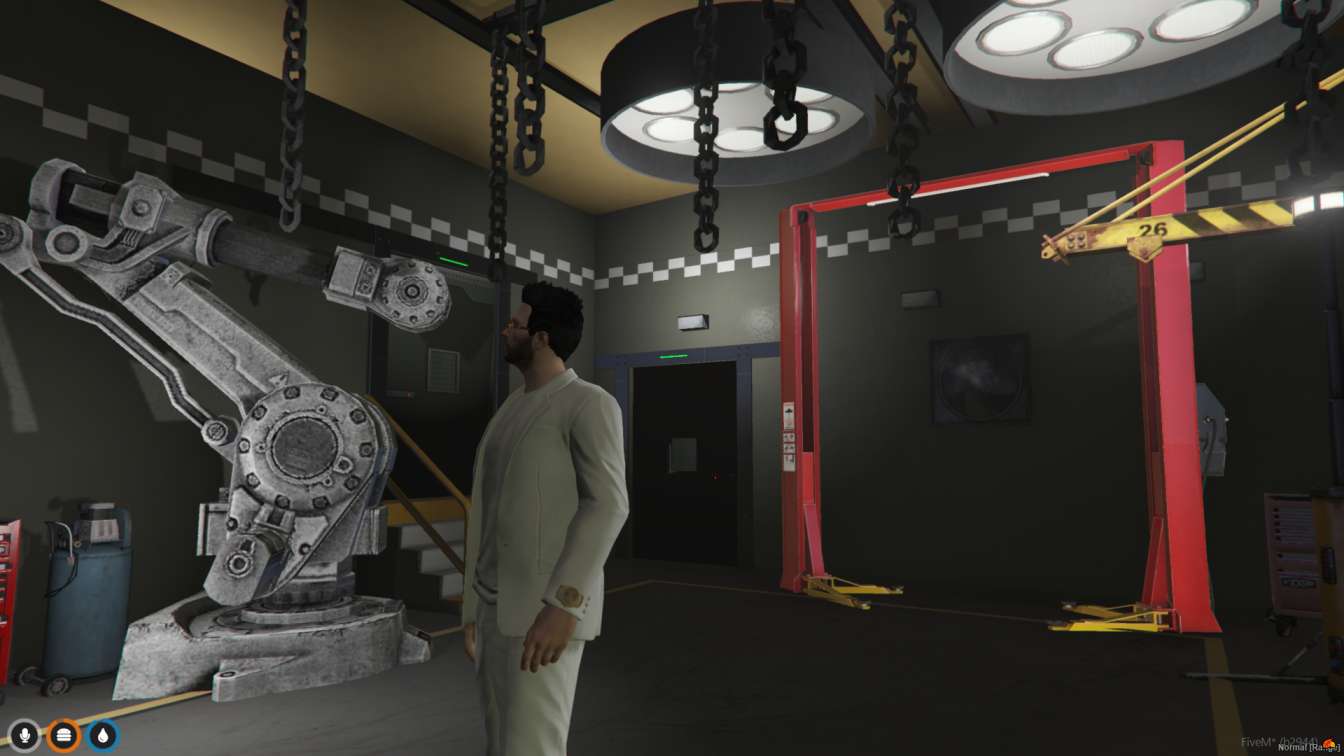Toggle the microphone mute status
Viewport: 1344px width, 756px height.
24,735
